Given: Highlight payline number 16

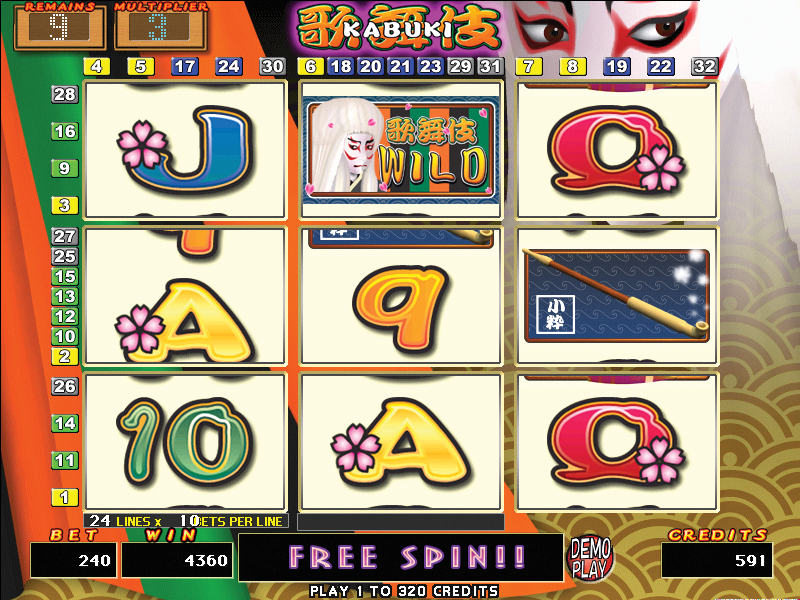Looking at the screenshot, I should tap(65, 131).
